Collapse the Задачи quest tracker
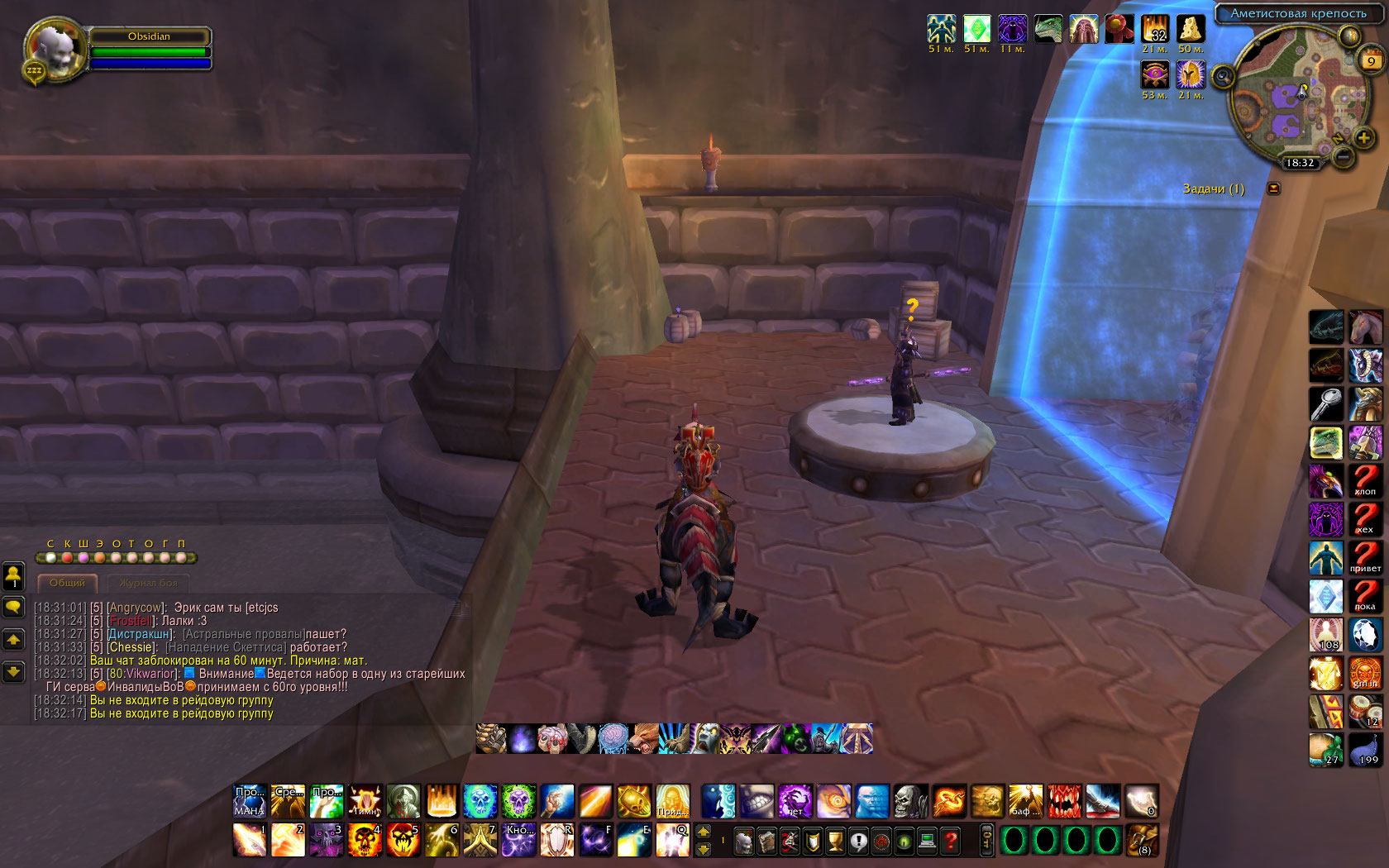This screenshot has width=1389, height=868. (x=1274, y=188)
